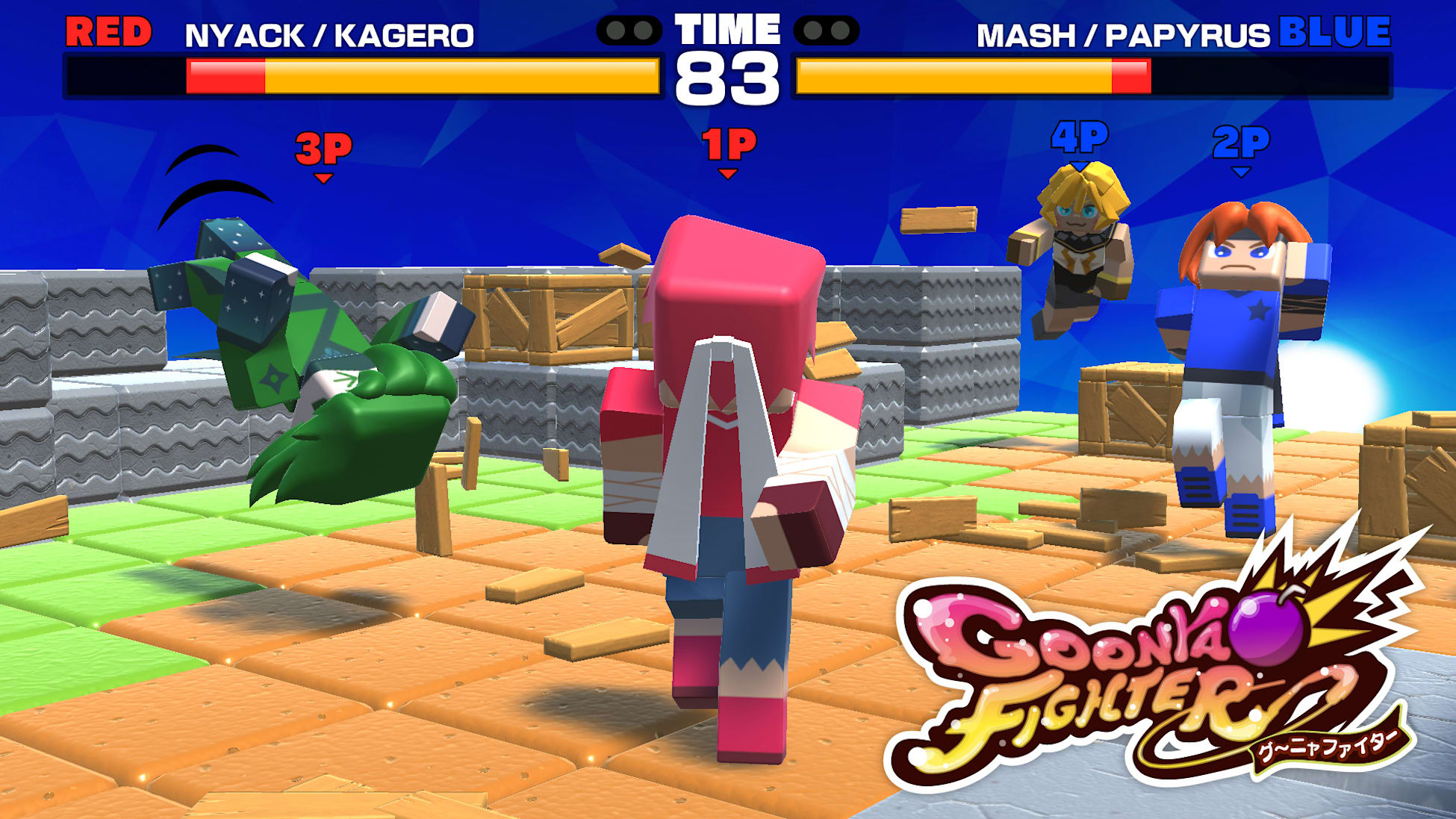This screenshot has width=1456, height=819.
Task: Toggle the first round dot beside TIME
Action: tap(616, 30)
